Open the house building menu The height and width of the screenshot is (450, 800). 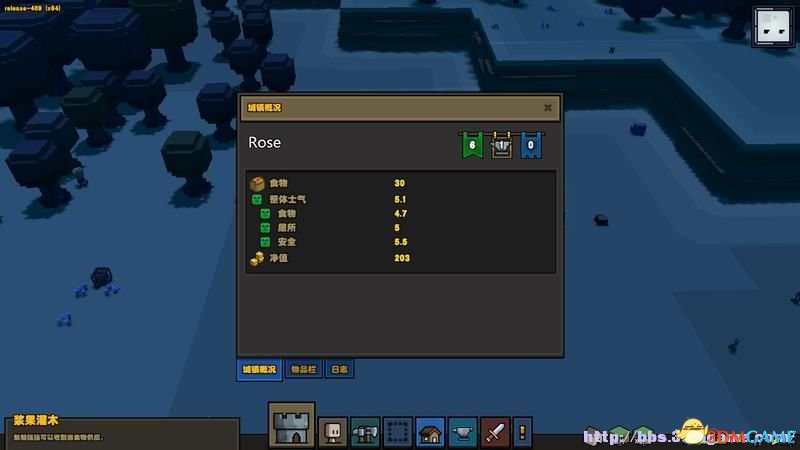[x=430, y=431]
